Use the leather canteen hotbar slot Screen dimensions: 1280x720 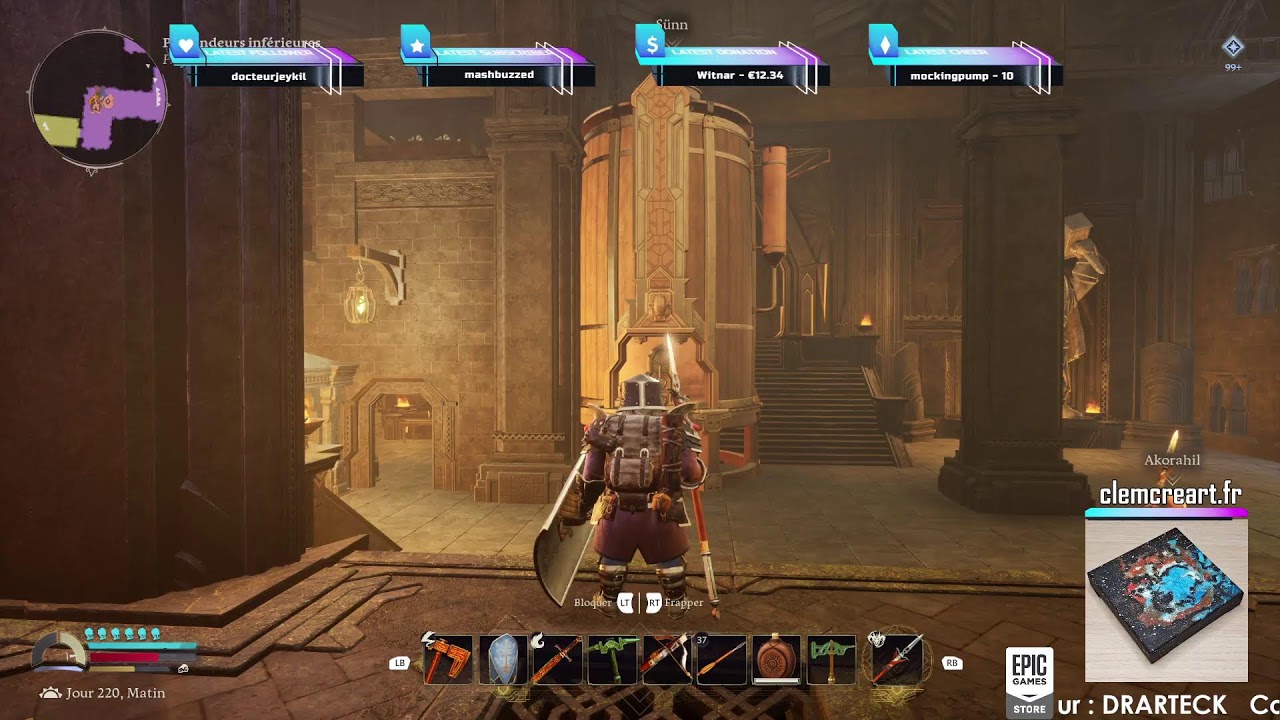776,660
